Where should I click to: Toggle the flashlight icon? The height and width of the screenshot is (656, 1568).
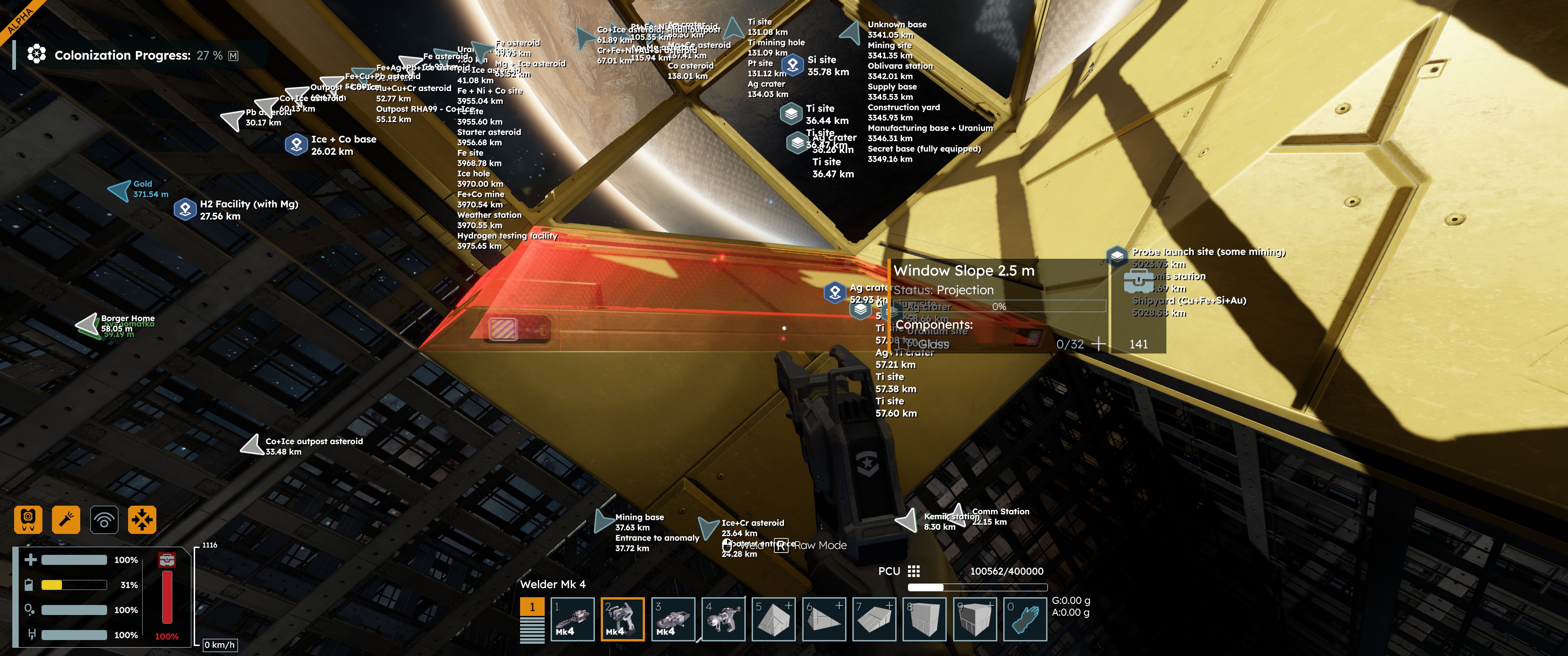click(x=66, y=519)
